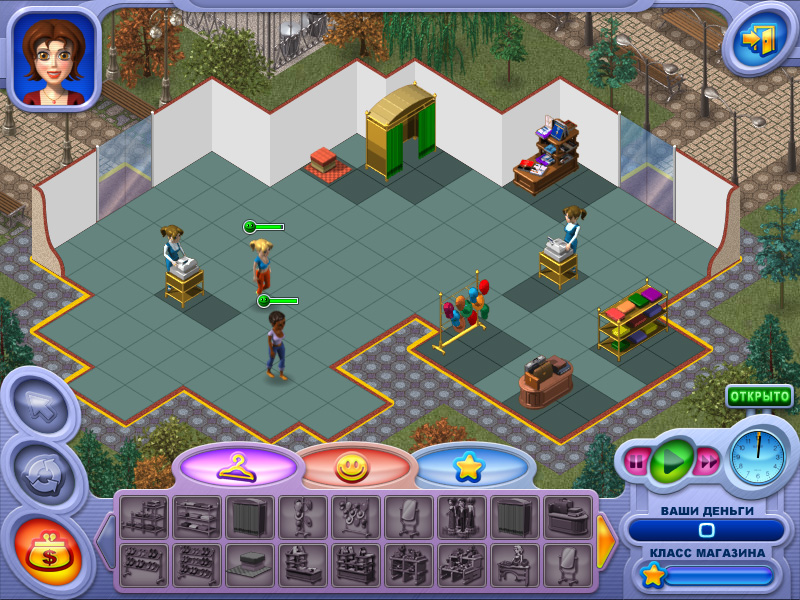Hit the green play button
The width and height of the screenshot is (800, 600).
coord(672,461)
